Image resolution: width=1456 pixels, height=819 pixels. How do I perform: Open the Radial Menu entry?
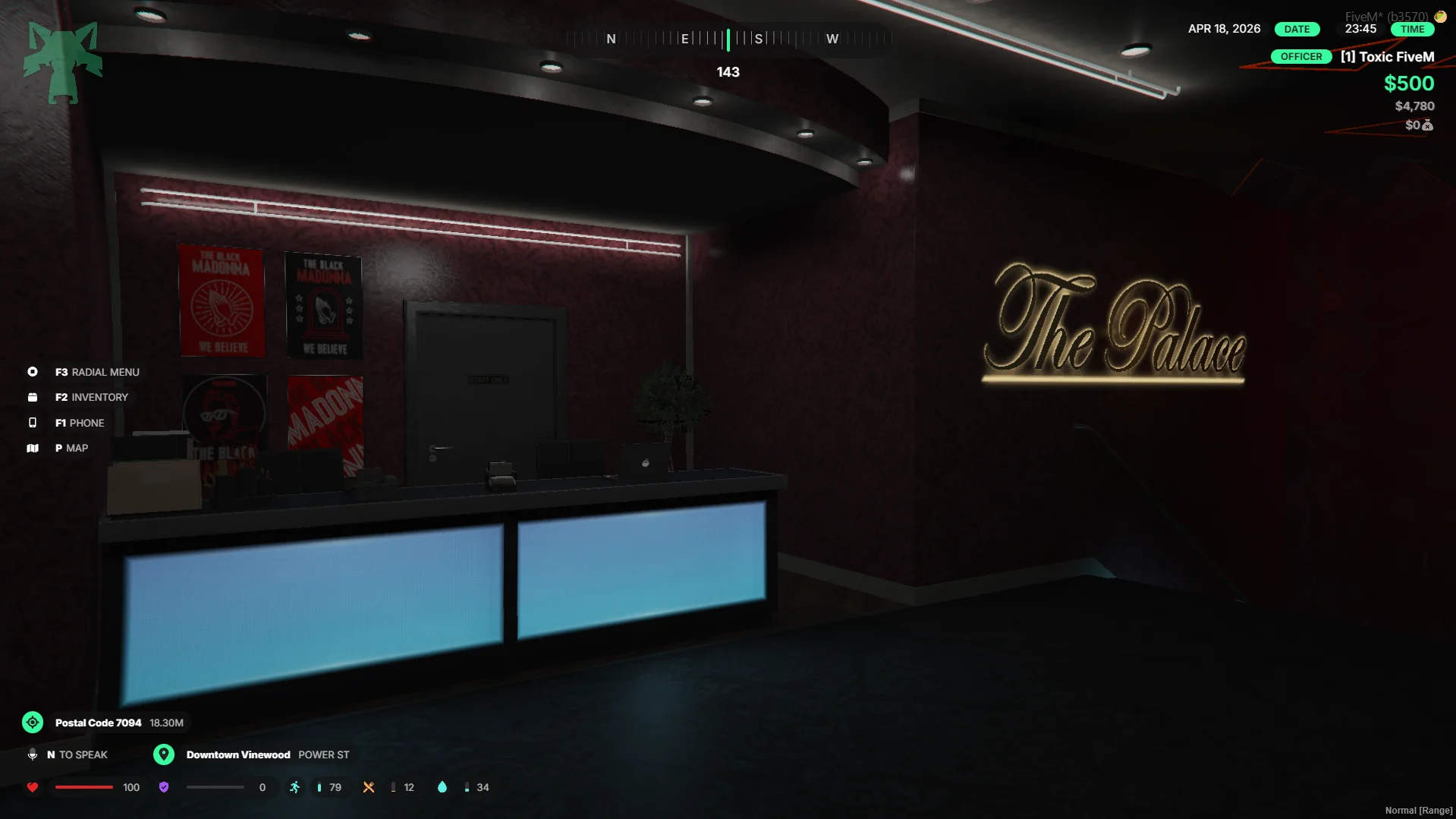pyautogui.click(x=96, y=372)
